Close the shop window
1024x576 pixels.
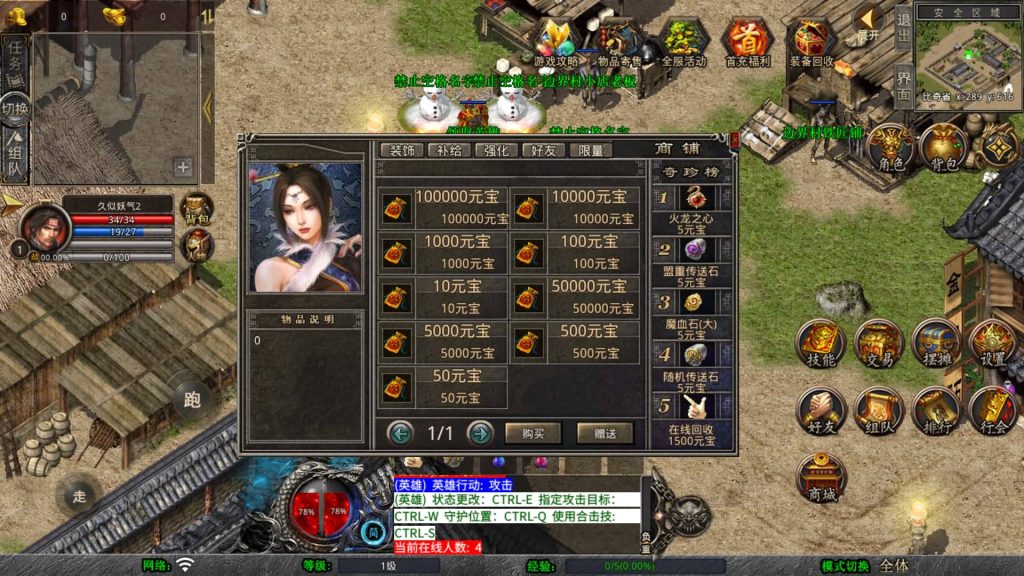coord(734,141)
